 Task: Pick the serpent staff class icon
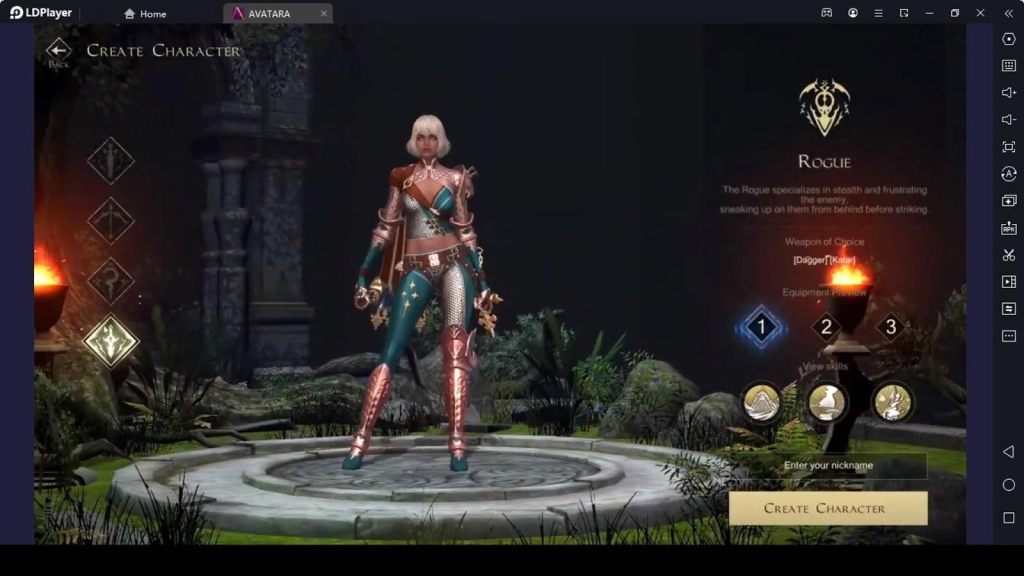110,281
